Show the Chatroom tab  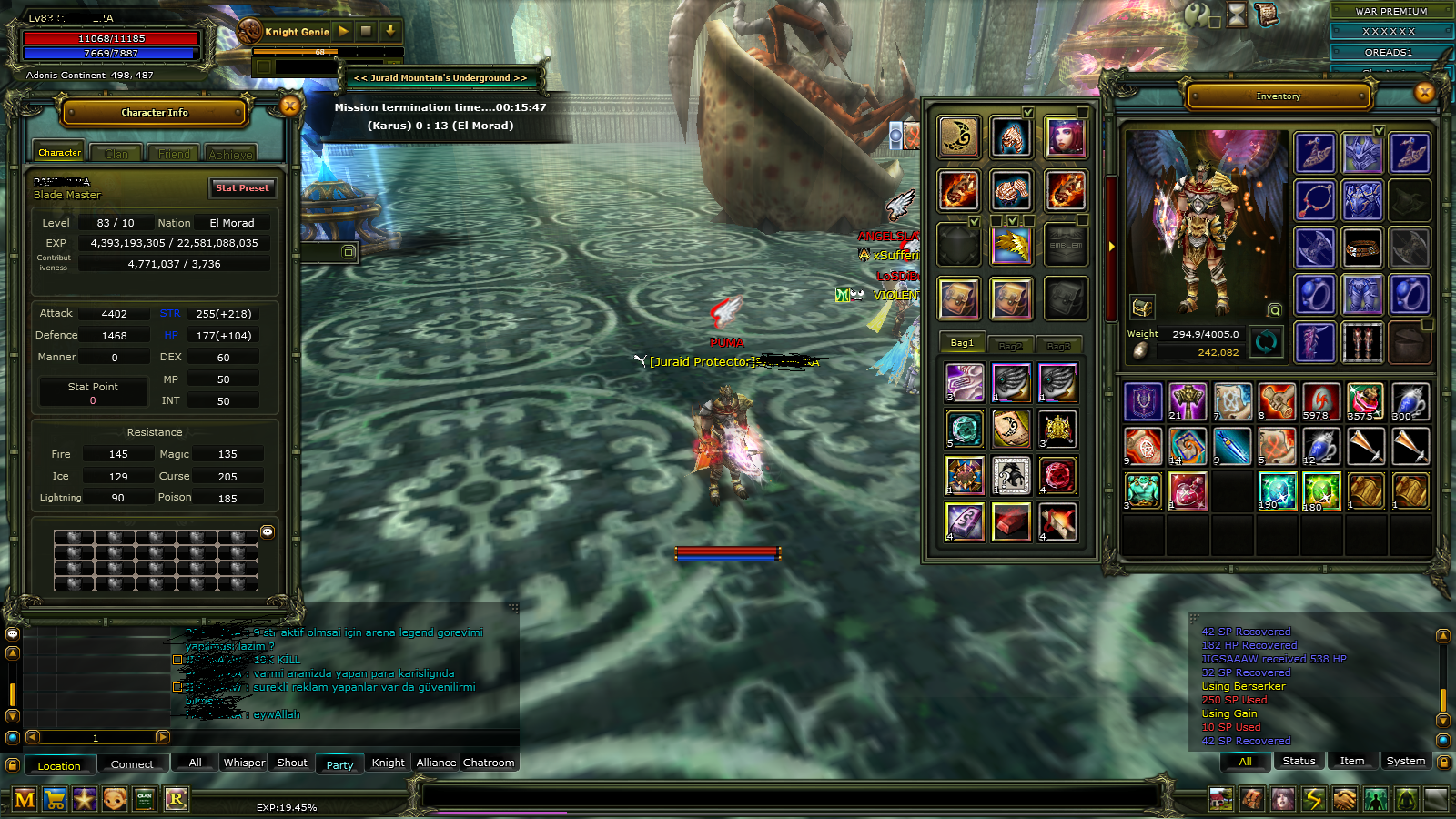point(489,763)
